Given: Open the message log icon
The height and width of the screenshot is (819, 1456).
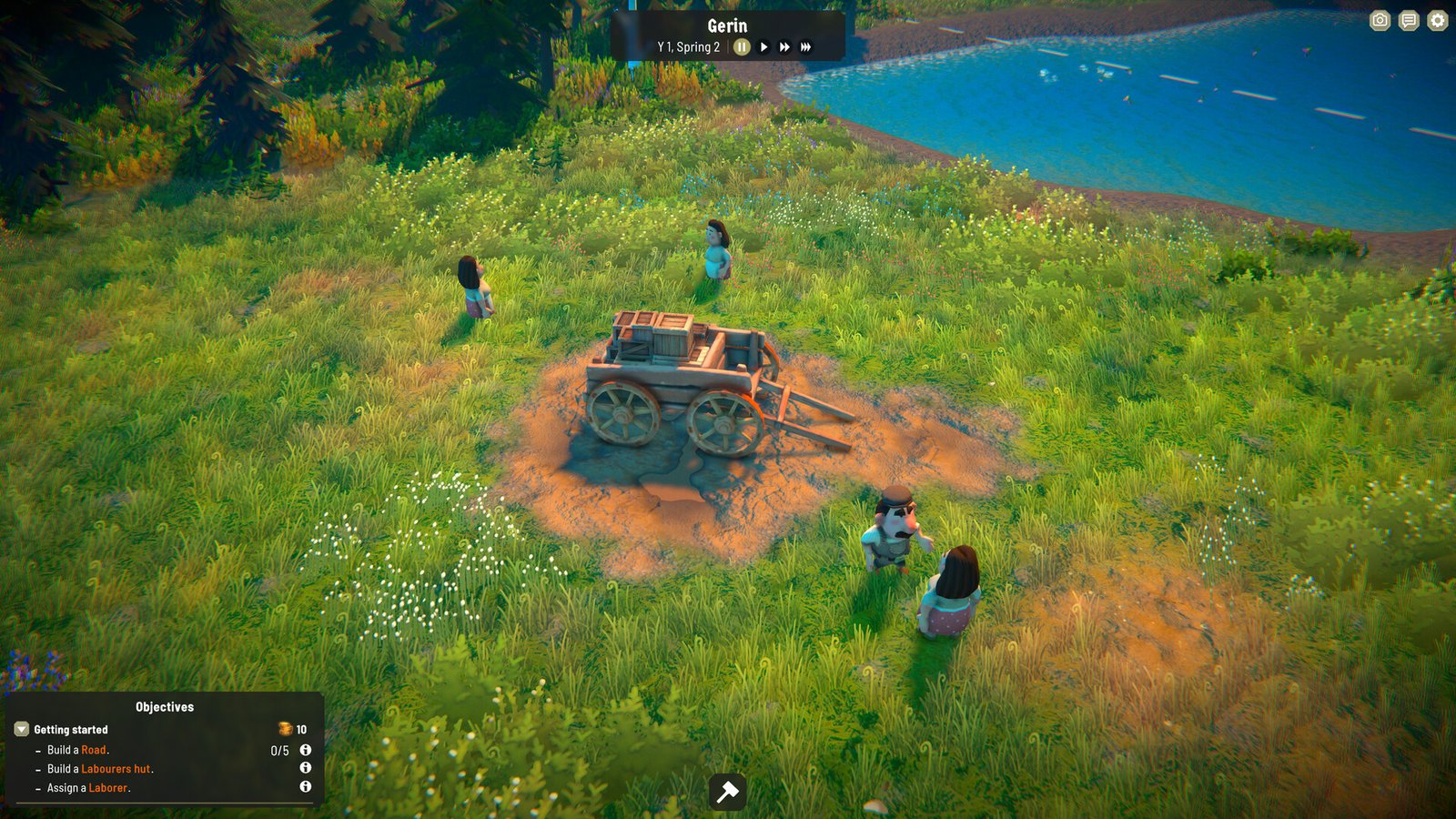Looking at the screenshot, I should [x=1409, y=21].
